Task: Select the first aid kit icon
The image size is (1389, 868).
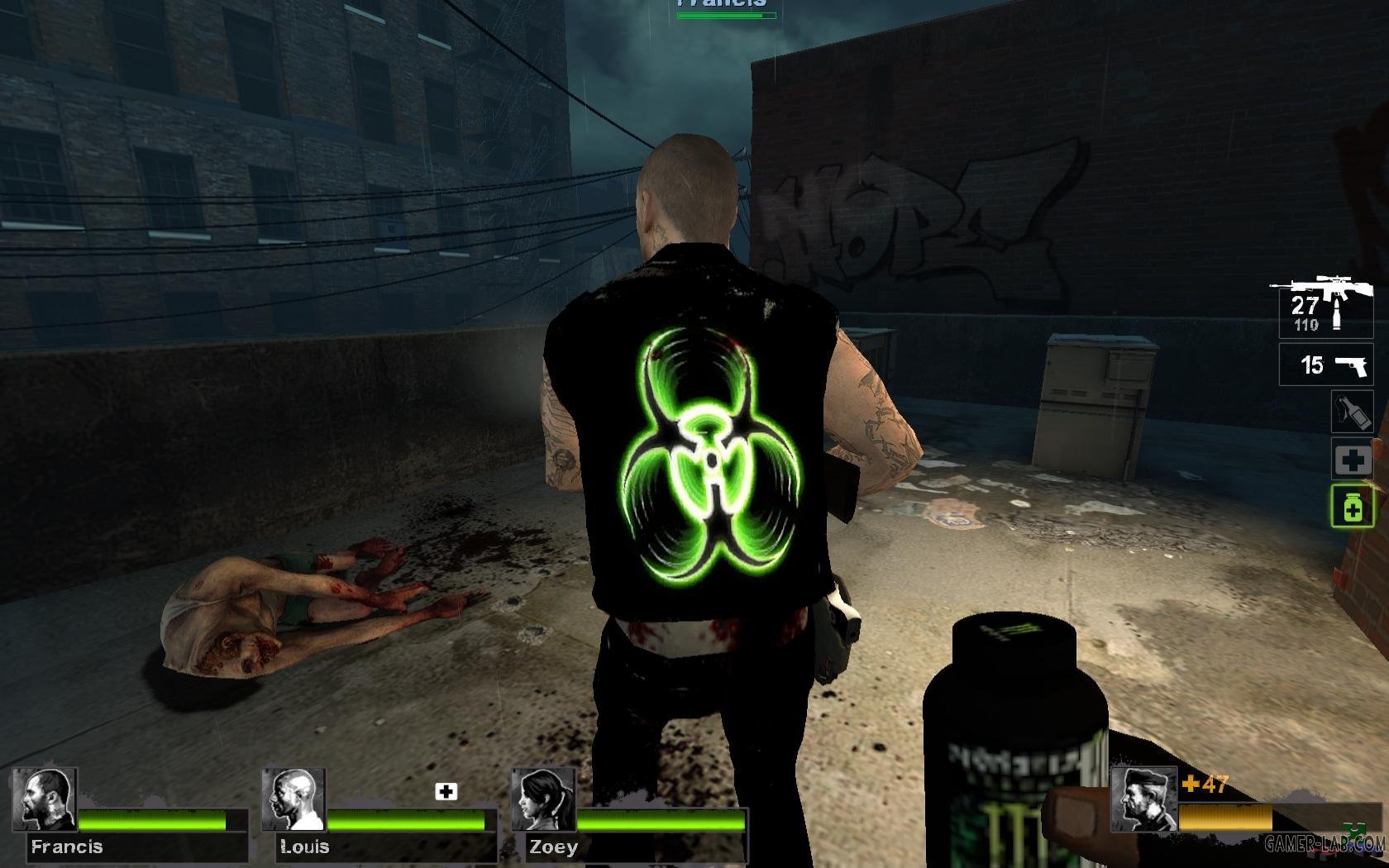Action: coord(1353,460)
